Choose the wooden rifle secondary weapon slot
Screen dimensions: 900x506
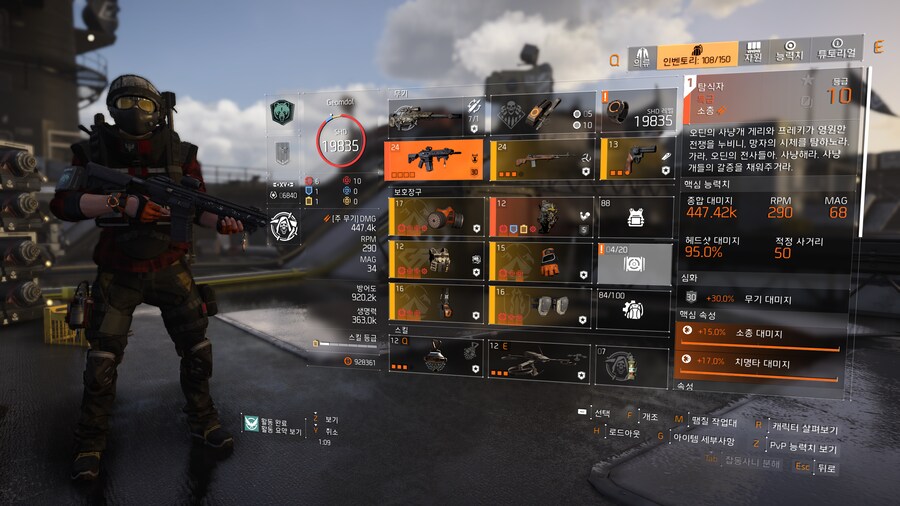(x=538, y=159)
